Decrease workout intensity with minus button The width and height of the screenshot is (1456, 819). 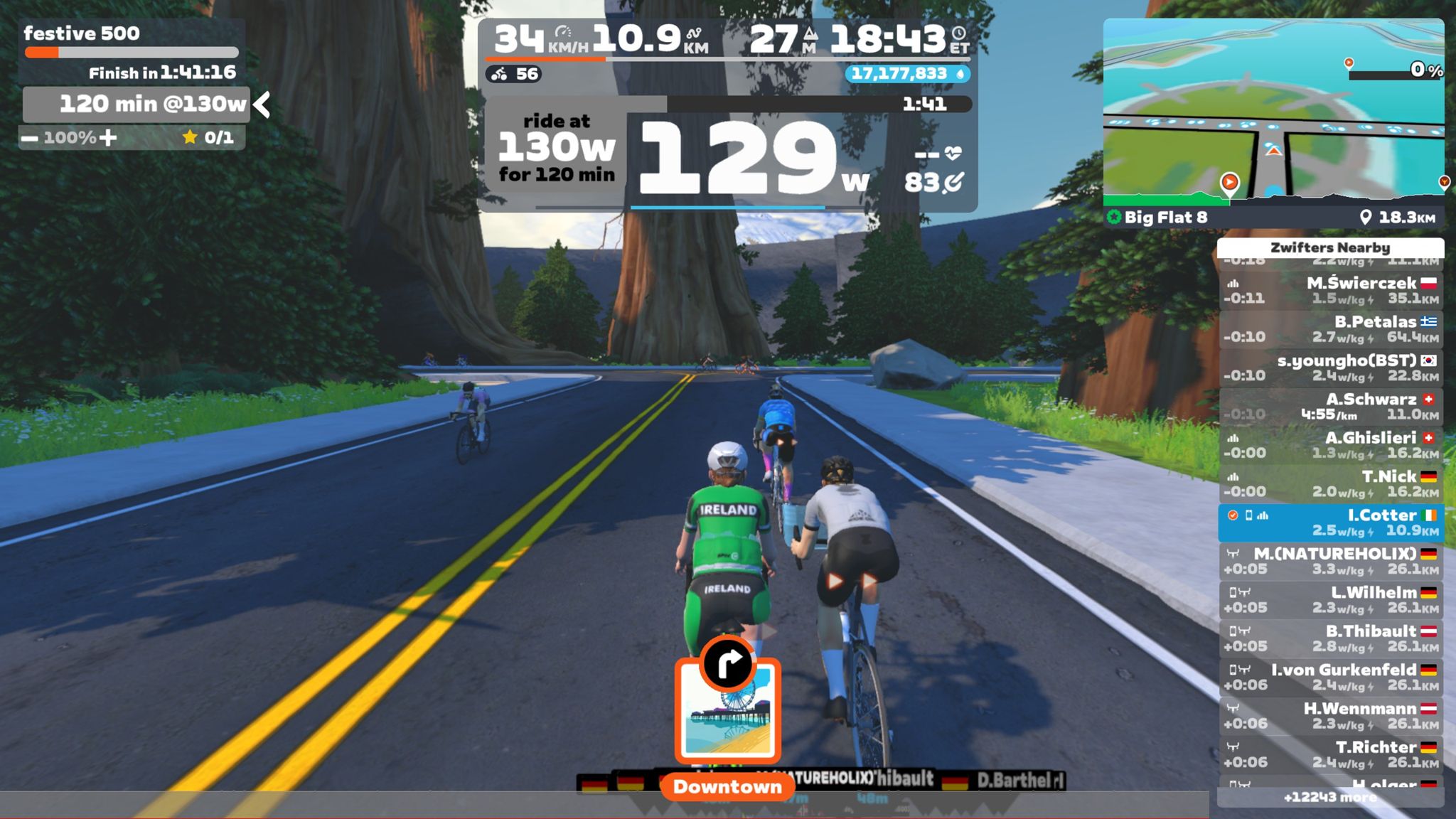[29, 138]
